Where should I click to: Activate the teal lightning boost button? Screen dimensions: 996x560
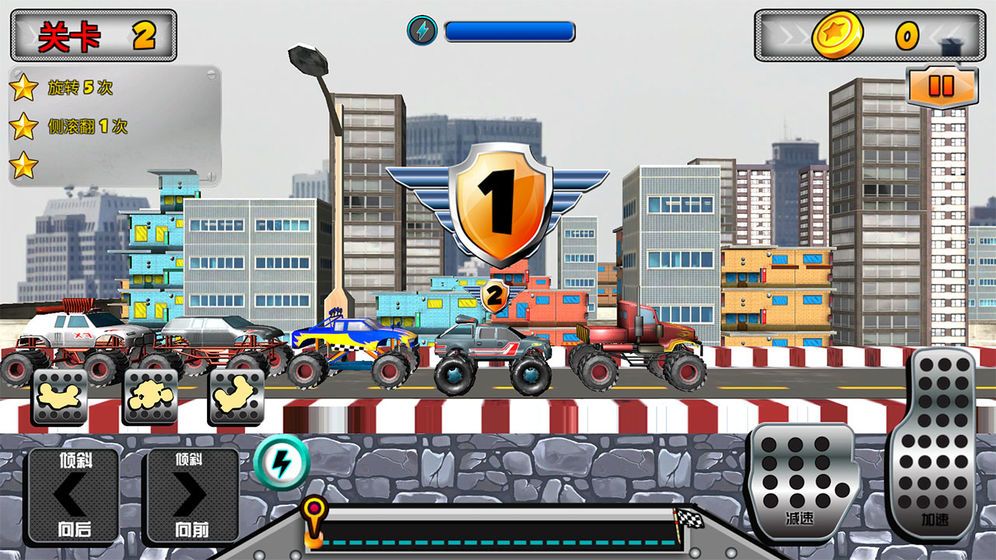281,462
